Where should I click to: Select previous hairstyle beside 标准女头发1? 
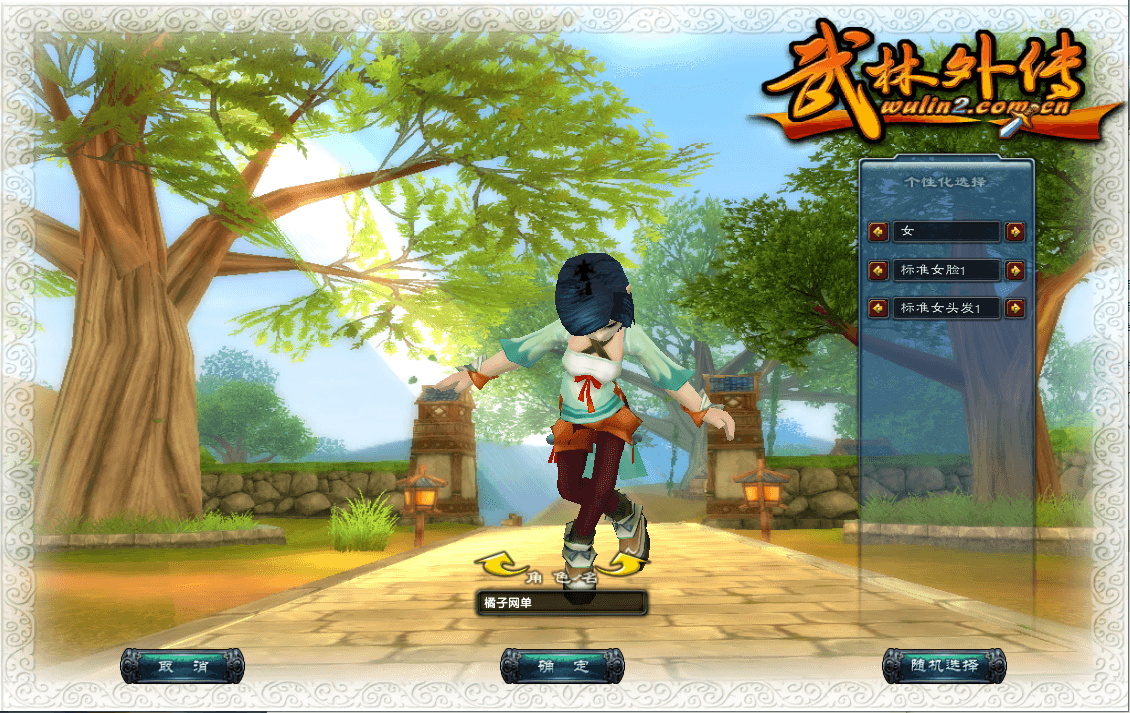(878, 308)
